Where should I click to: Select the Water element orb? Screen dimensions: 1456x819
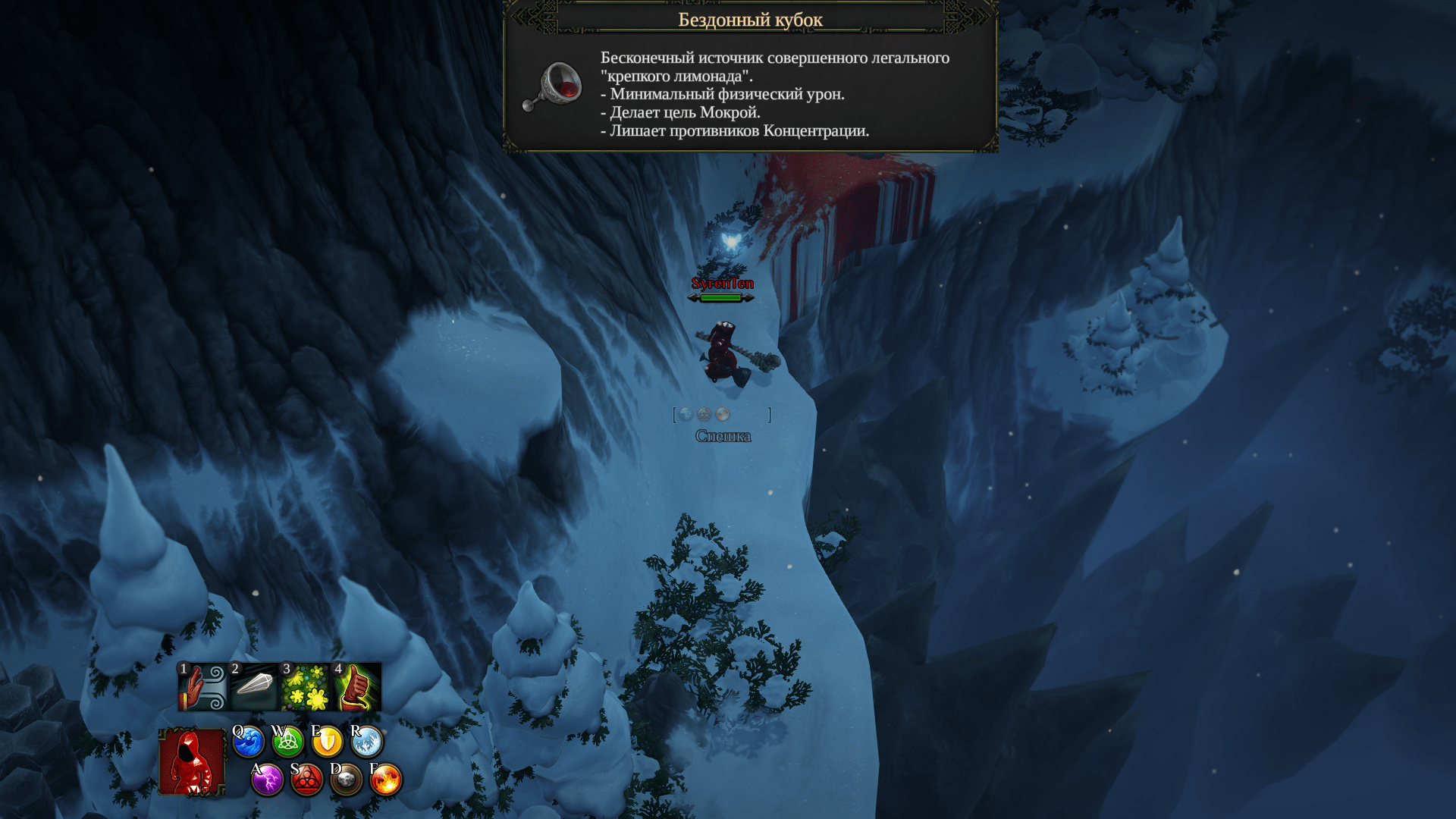248,742
